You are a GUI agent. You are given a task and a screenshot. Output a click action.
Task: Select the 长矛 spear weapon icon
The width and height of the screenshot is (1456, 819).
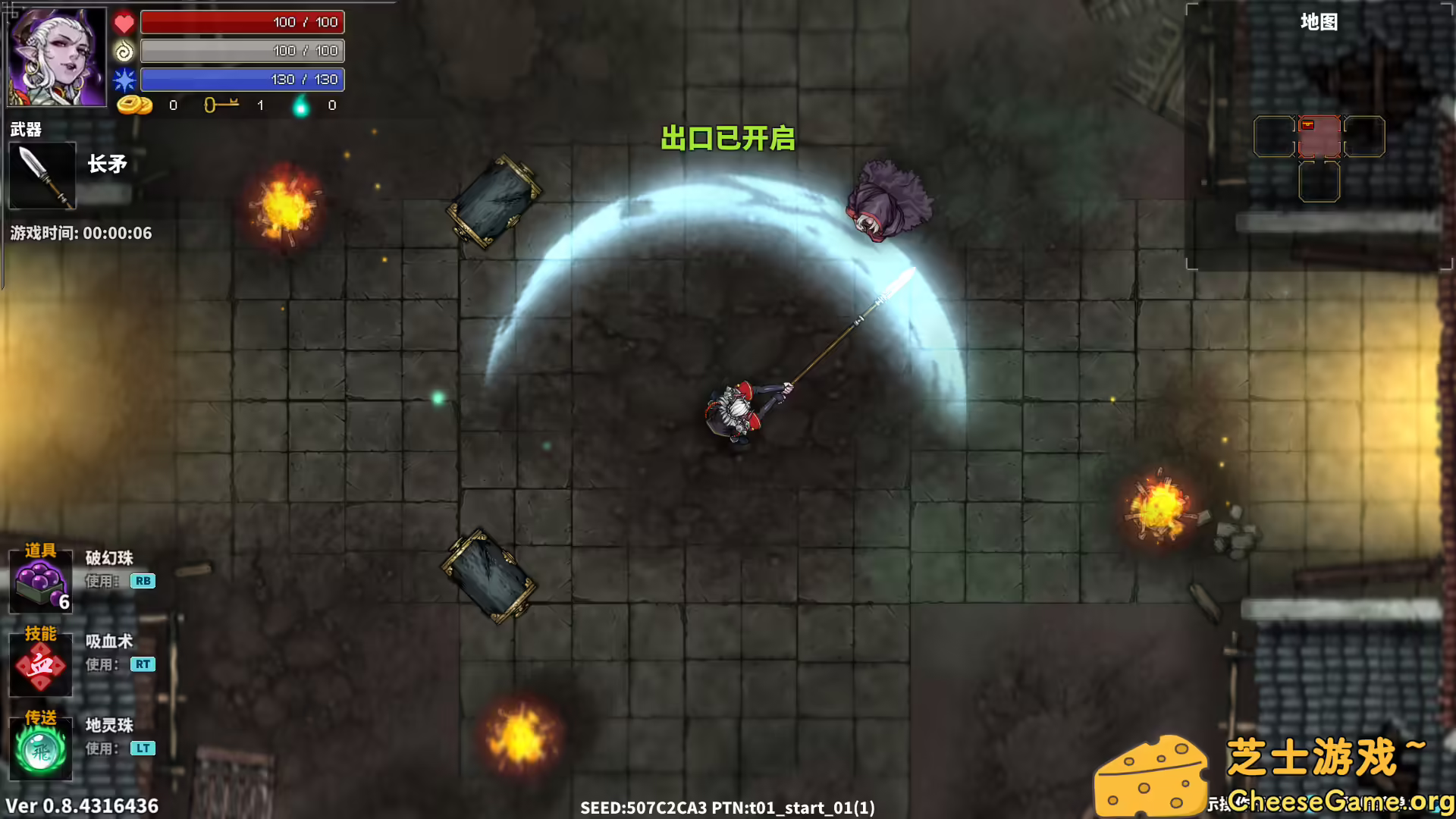[x=42, y=176]
